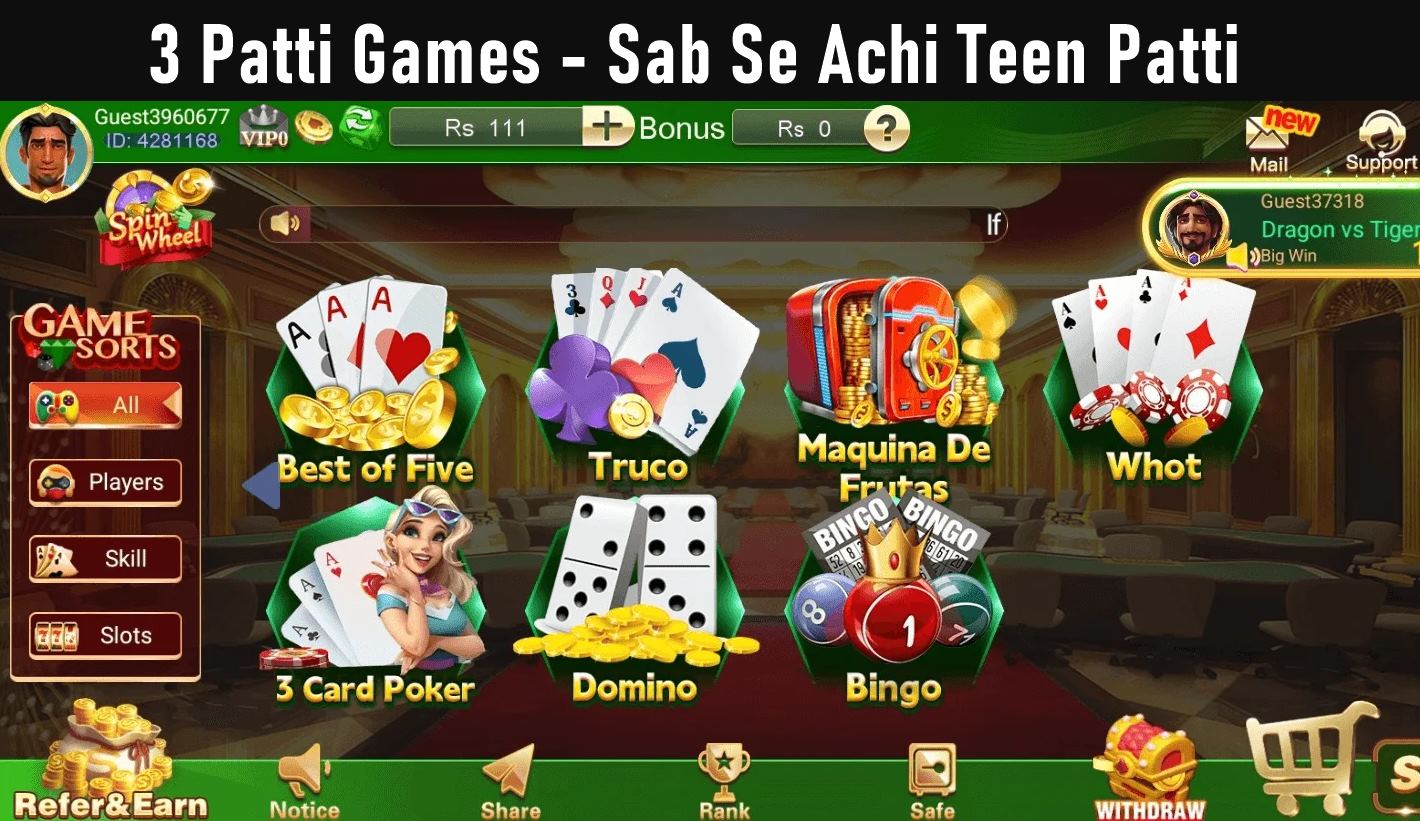Add cash with the plus button
Image resolution: width=1420 pixels, height=821 pixels.
coord(607,128)
